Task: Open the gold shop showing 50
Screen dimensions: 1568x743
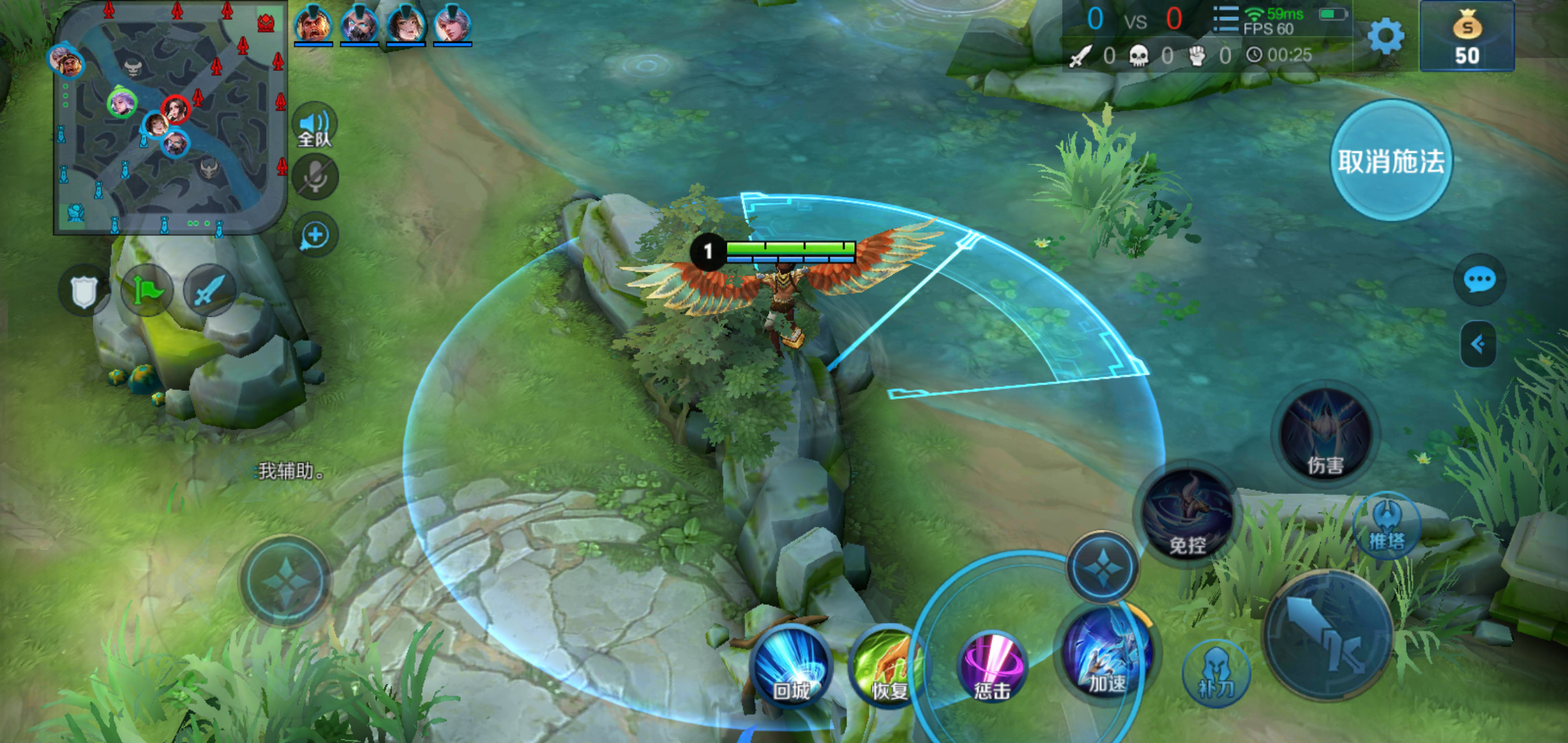Action: point(1466,37)
